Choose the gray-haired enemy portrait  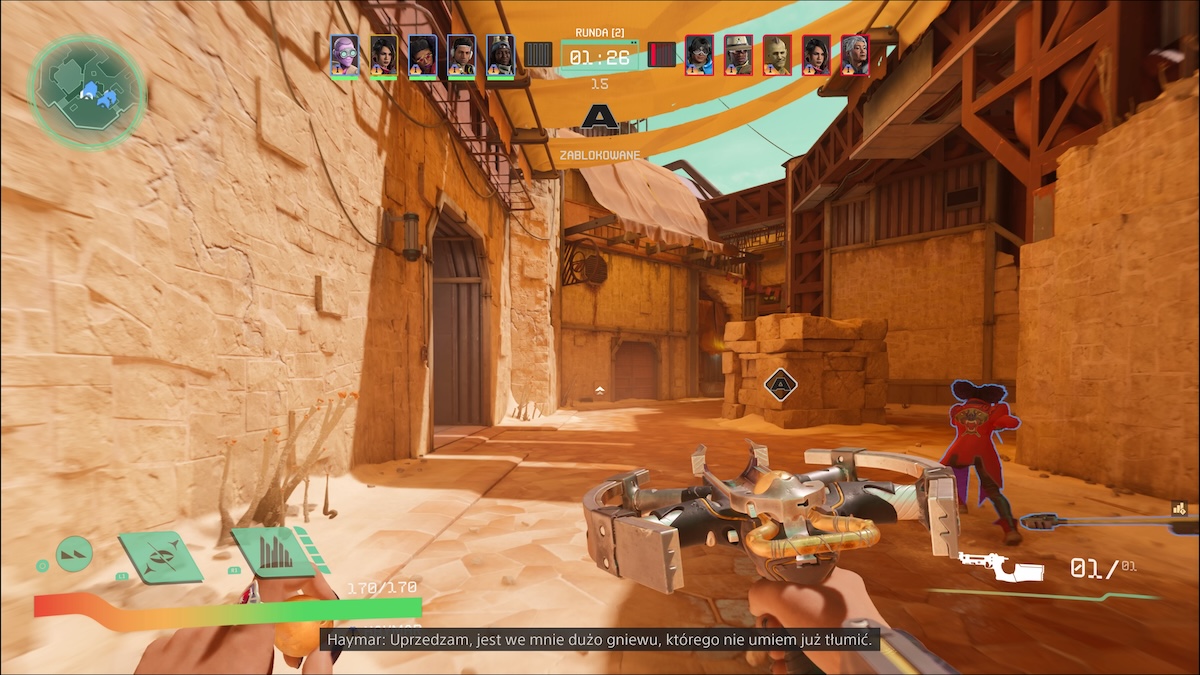(x=855, y=55)
